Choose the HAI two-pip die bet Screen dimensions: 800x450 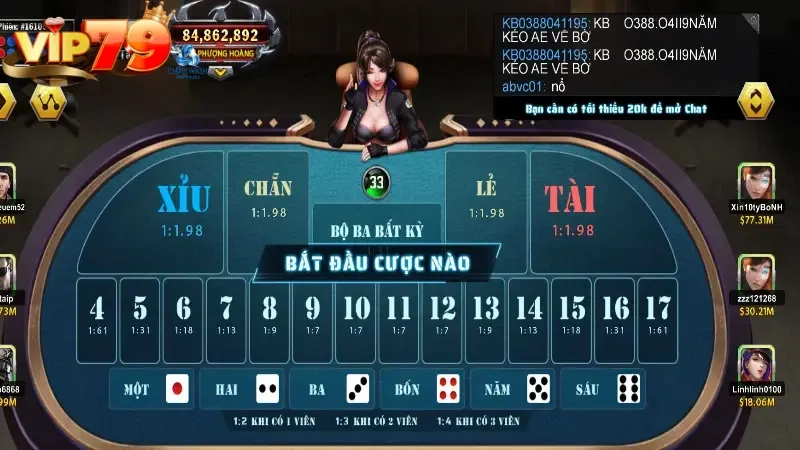(242, 388)
